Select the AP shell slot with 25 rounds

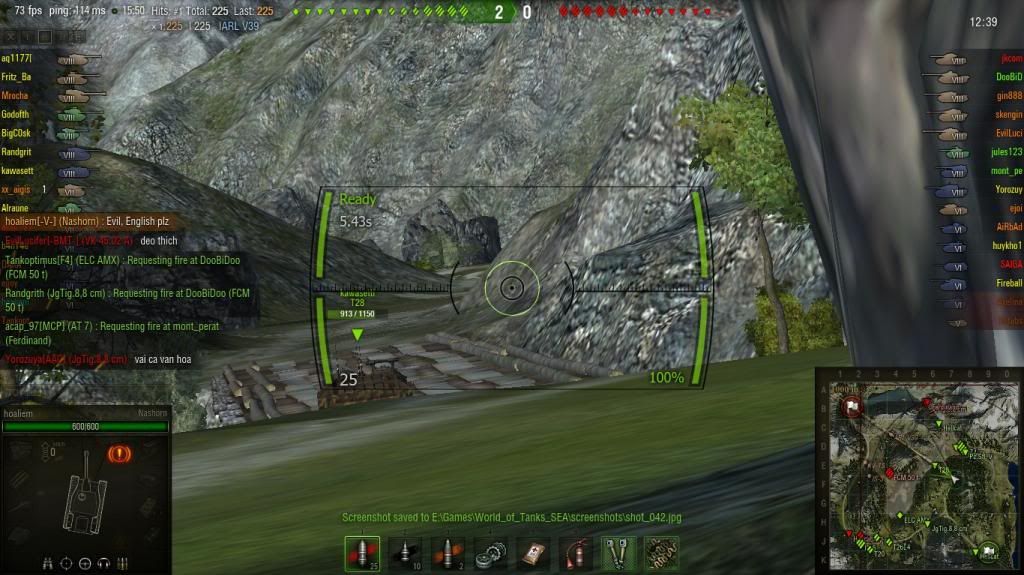pyautogui.click(x=362, y=553)
